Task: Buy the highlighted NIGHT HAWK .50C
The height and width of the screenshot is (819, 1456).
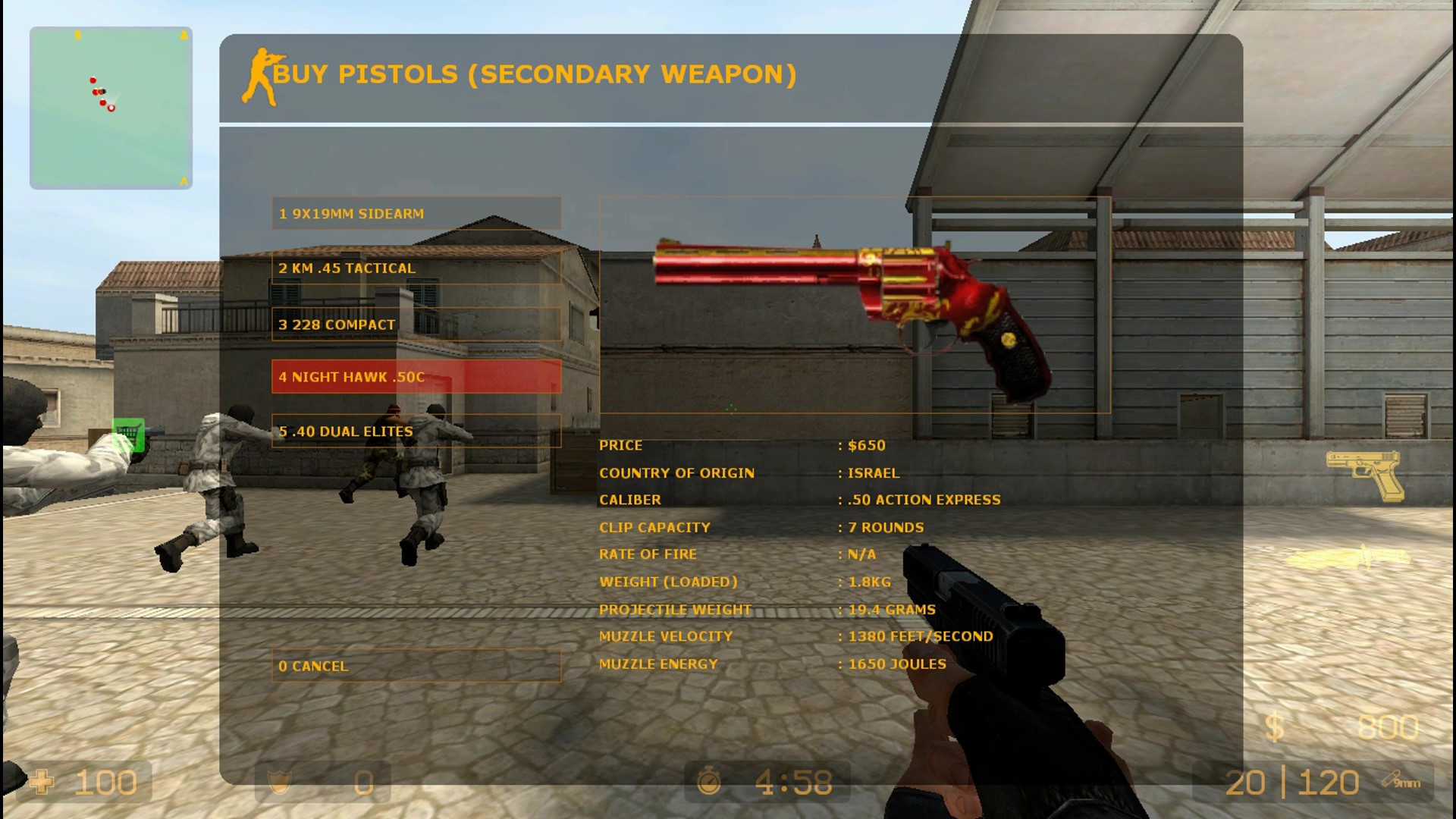Action: click(x=416, y=376)
